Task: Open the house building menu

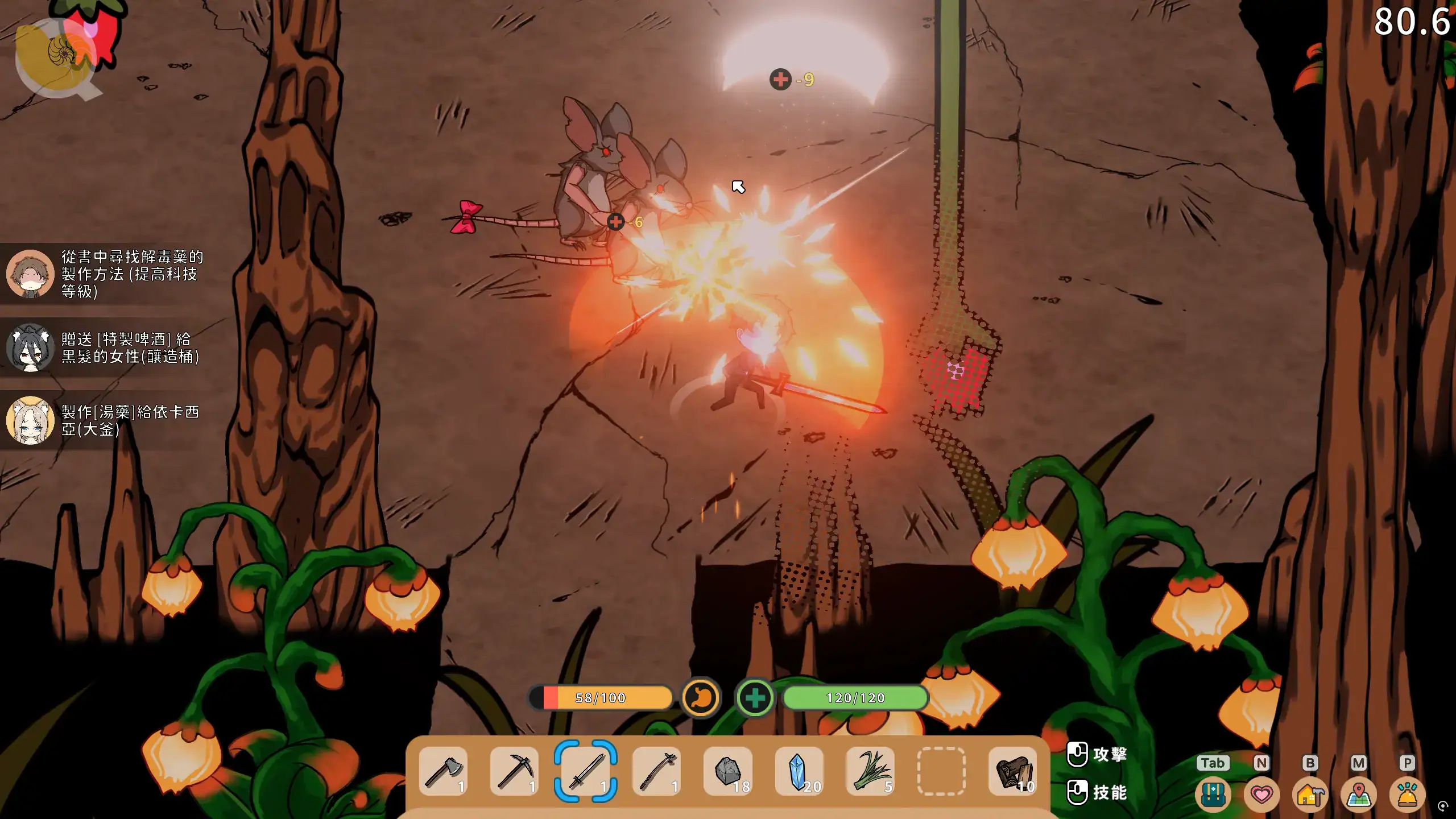Action: point(1310,794)
